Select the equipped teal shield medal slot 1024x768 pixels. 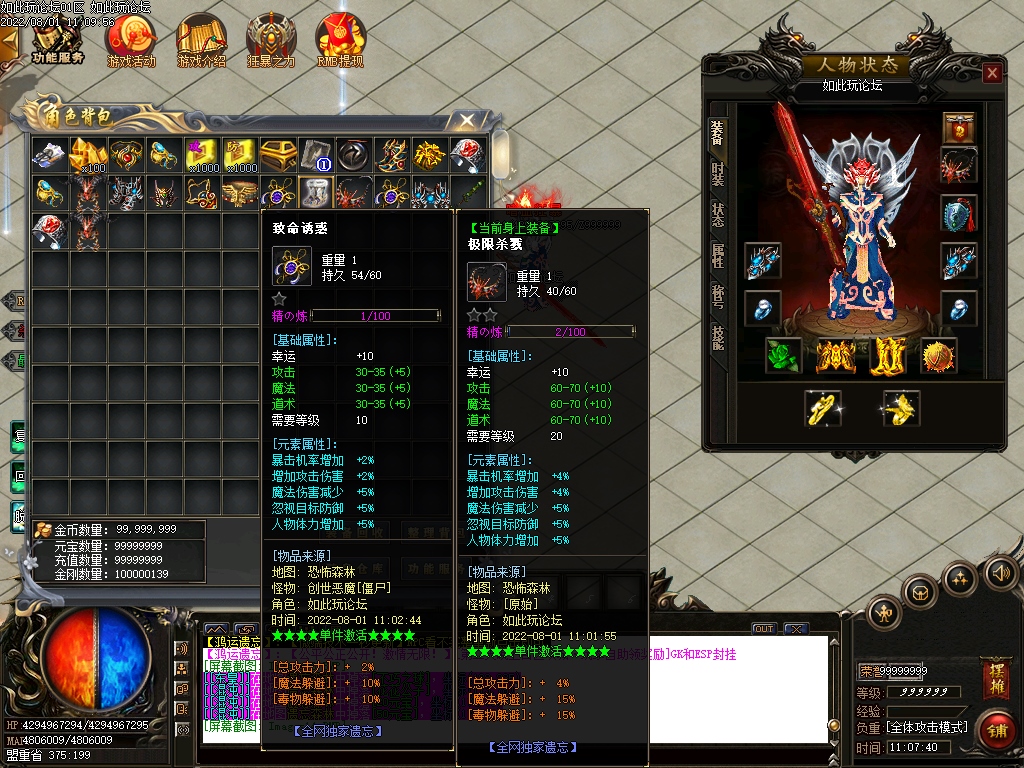pyautogui.click(x=959, y=213)
